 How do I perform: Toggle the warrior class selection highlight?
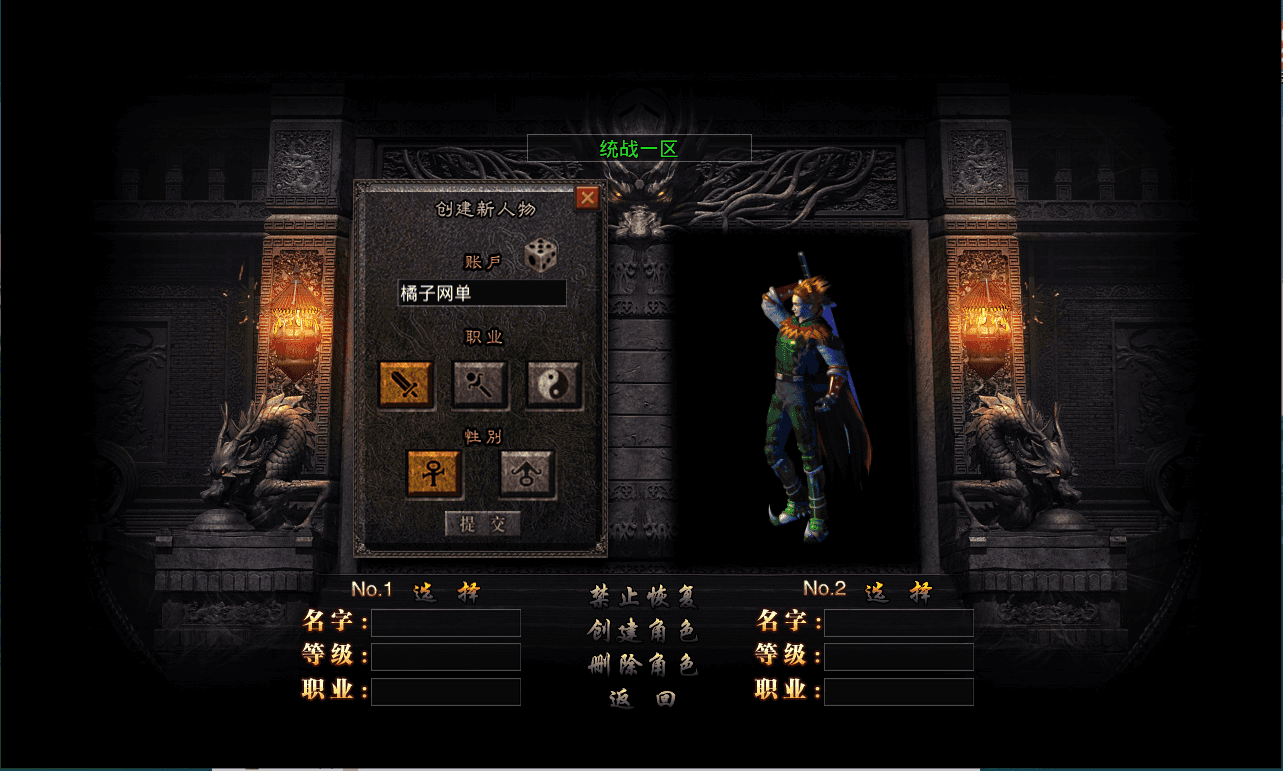click(404, 385)
